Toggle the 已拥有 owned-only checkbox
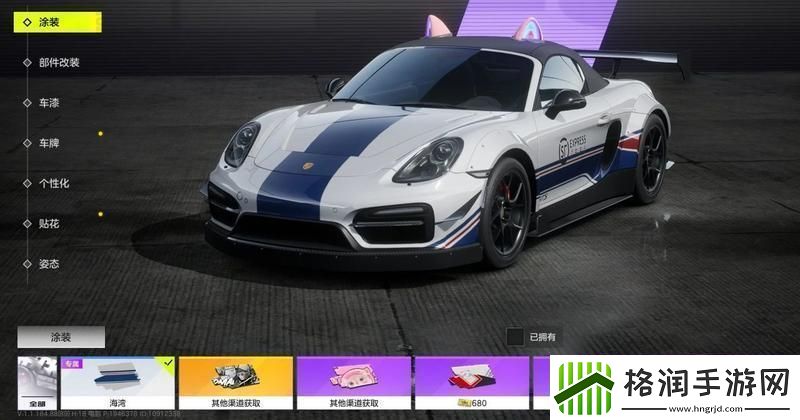Screen dimensions: 800x420 pyautogui.click(x=514, y=337)
